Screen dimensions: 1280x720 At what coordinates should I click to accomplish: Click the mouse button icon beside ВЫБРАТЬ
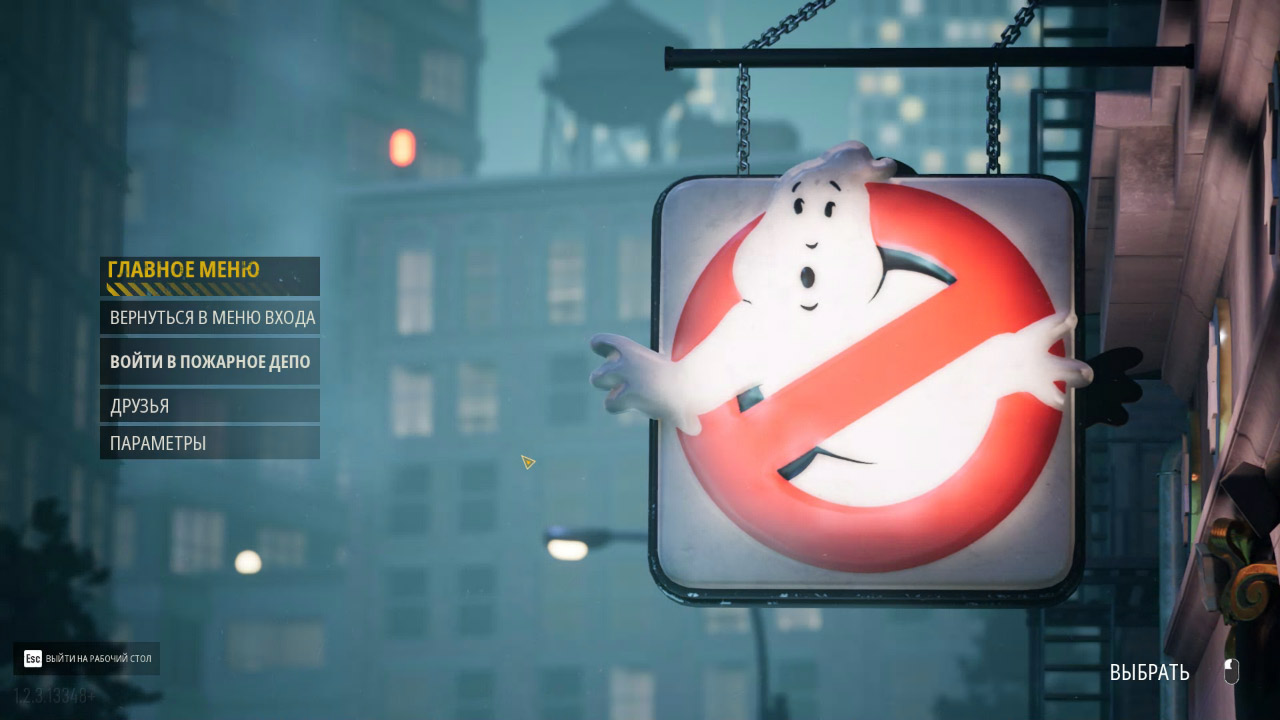click(1233, 672)
